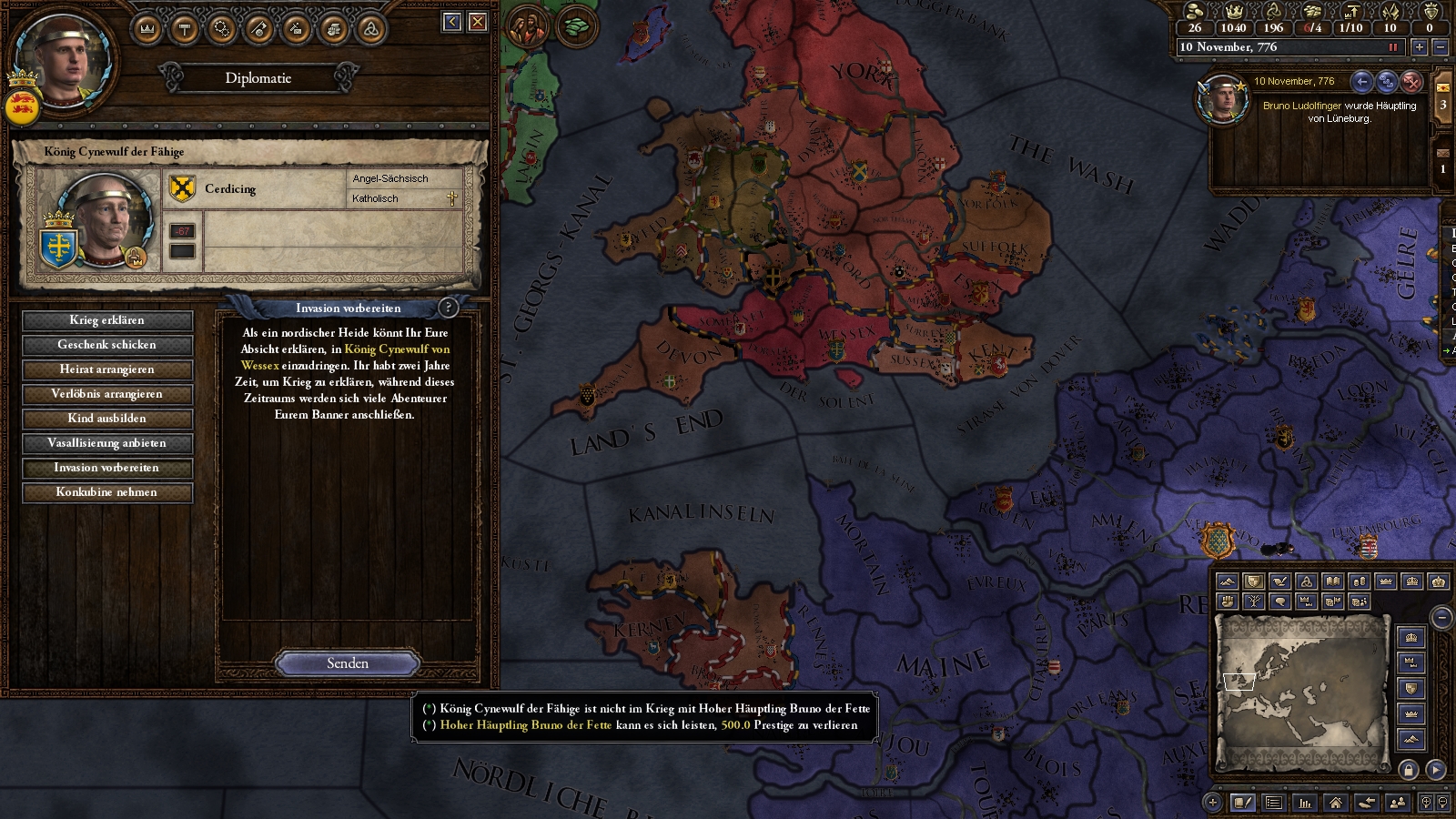1456x819 pixels.
Task: Close the Diplomatie window with the X
Action: click(x=478, y=22)
